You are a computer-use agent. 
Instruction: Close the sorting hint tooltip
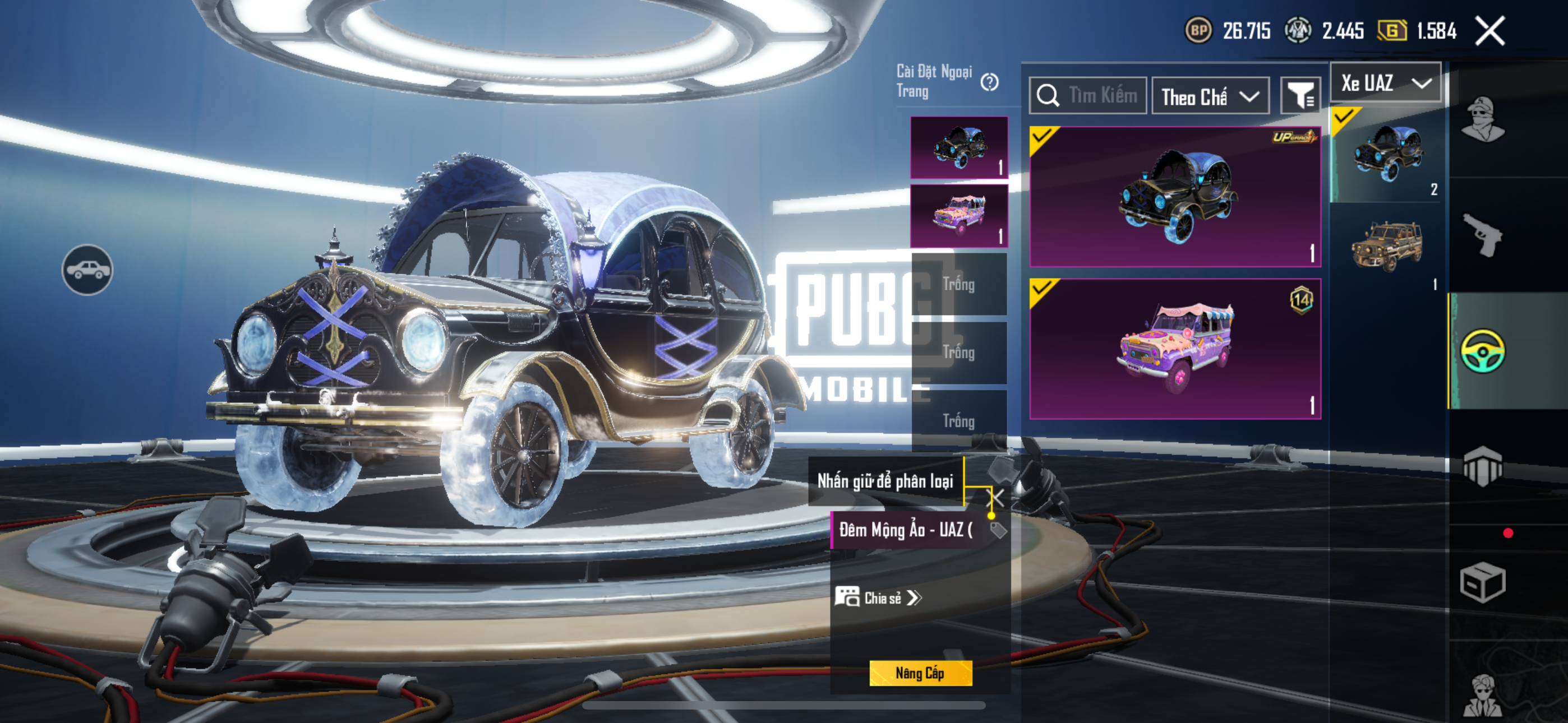click(998, 497)
